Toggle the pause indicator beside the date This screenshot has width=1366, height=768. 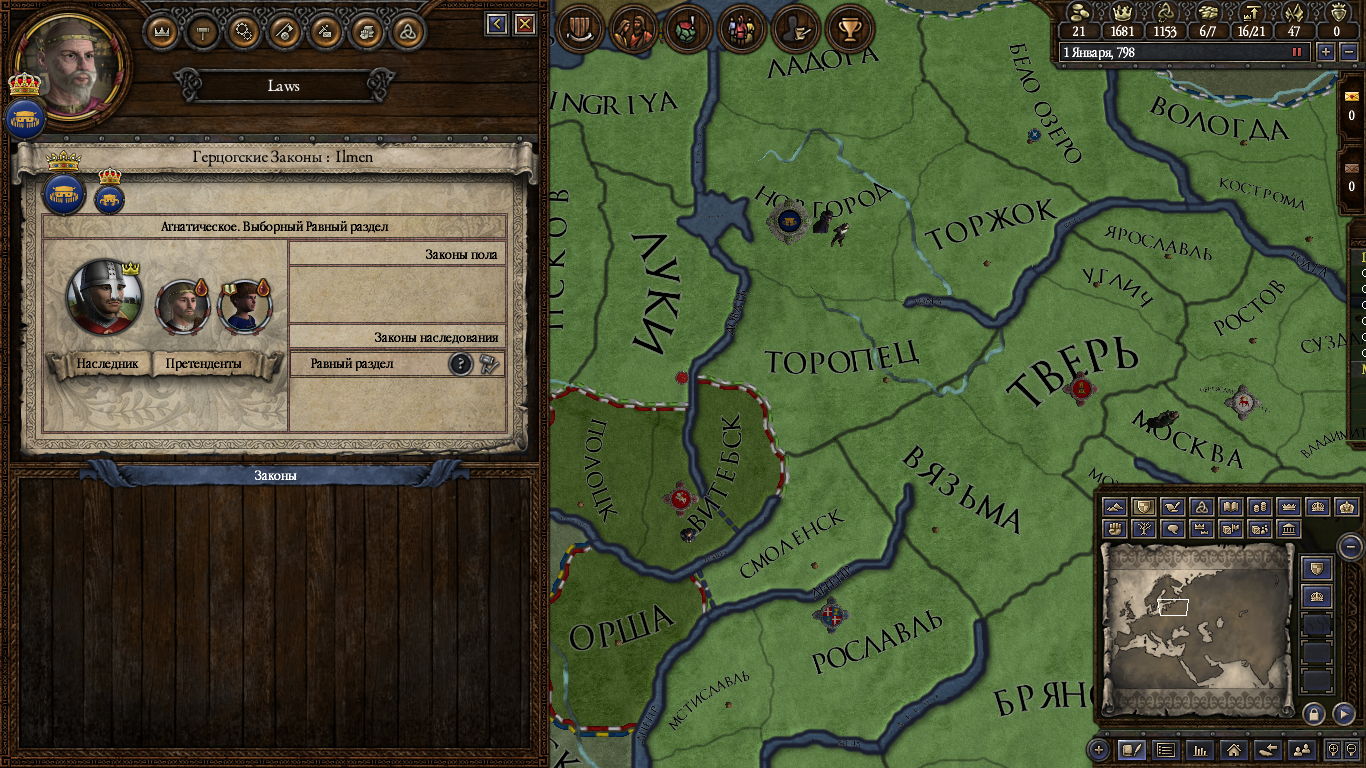click(1298, 52)
